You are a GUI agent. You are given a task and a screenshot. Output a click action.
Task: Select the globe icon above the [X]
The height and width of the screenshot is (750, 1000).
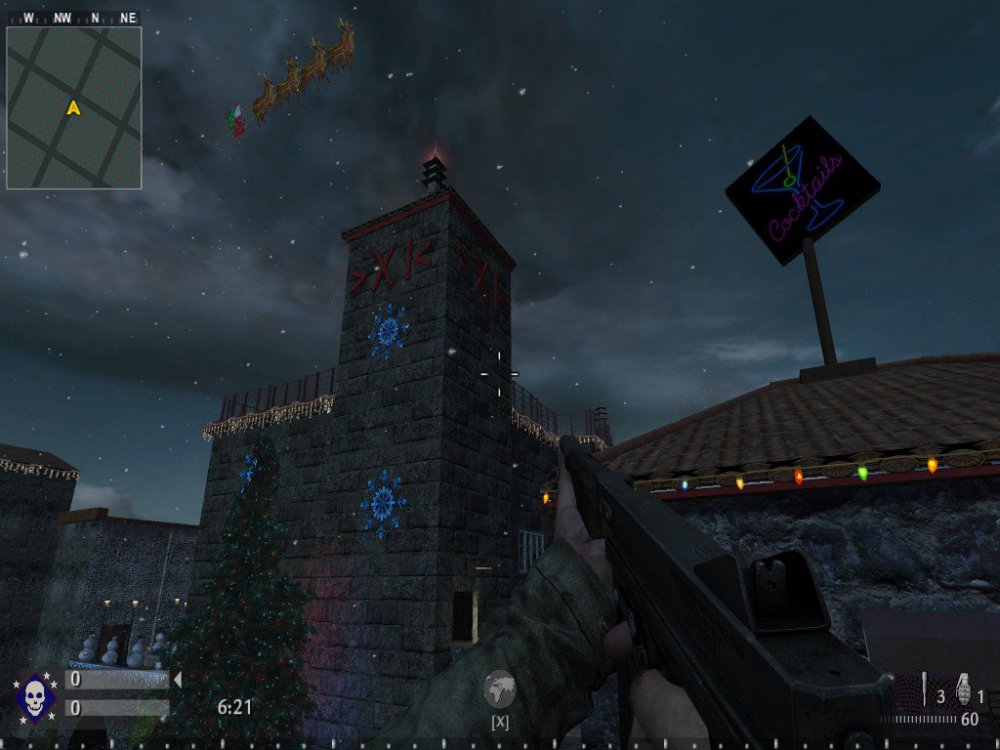tap(499, 689)
